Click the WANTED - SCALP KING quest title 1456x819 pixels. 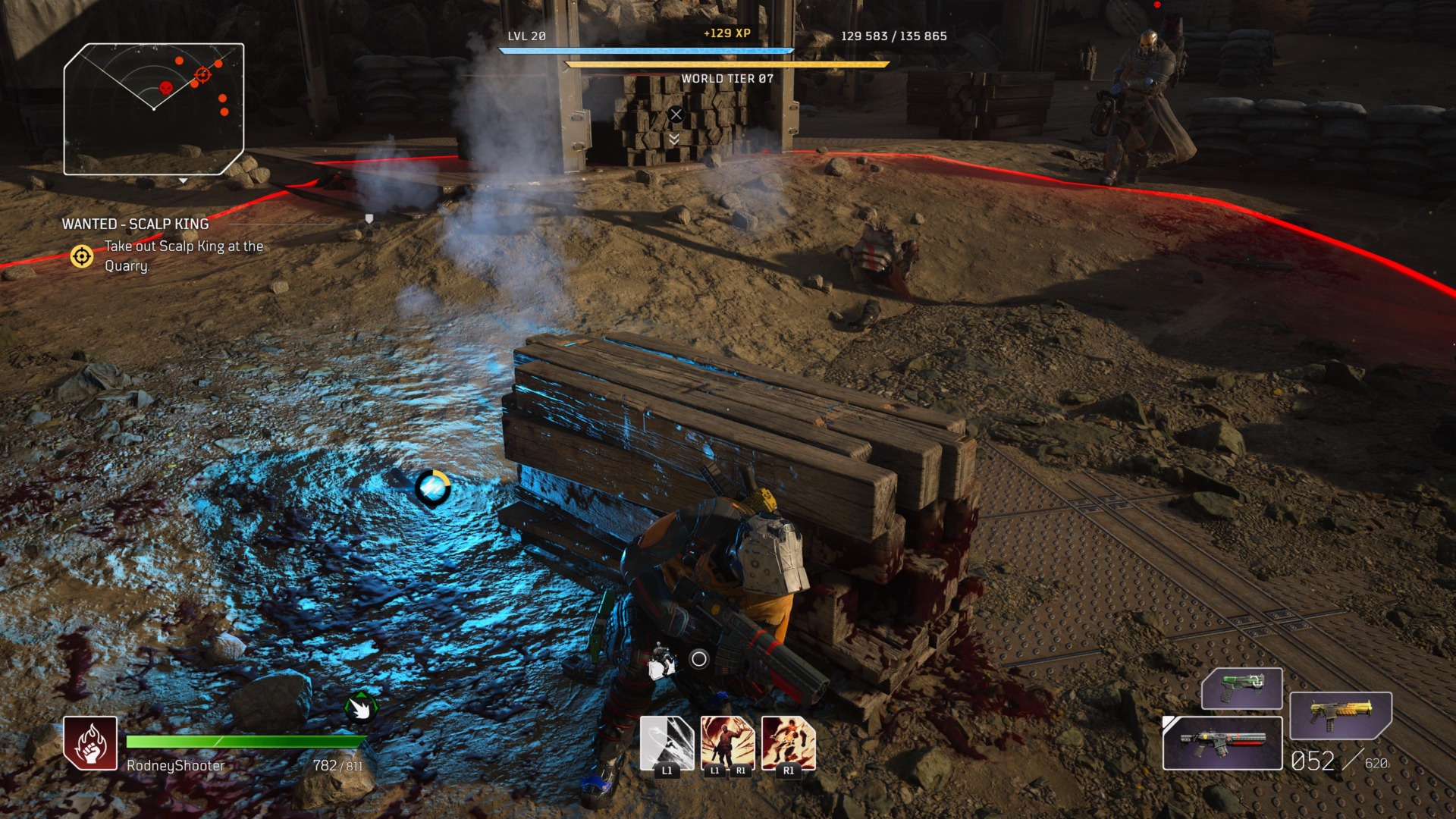[136, 224]
